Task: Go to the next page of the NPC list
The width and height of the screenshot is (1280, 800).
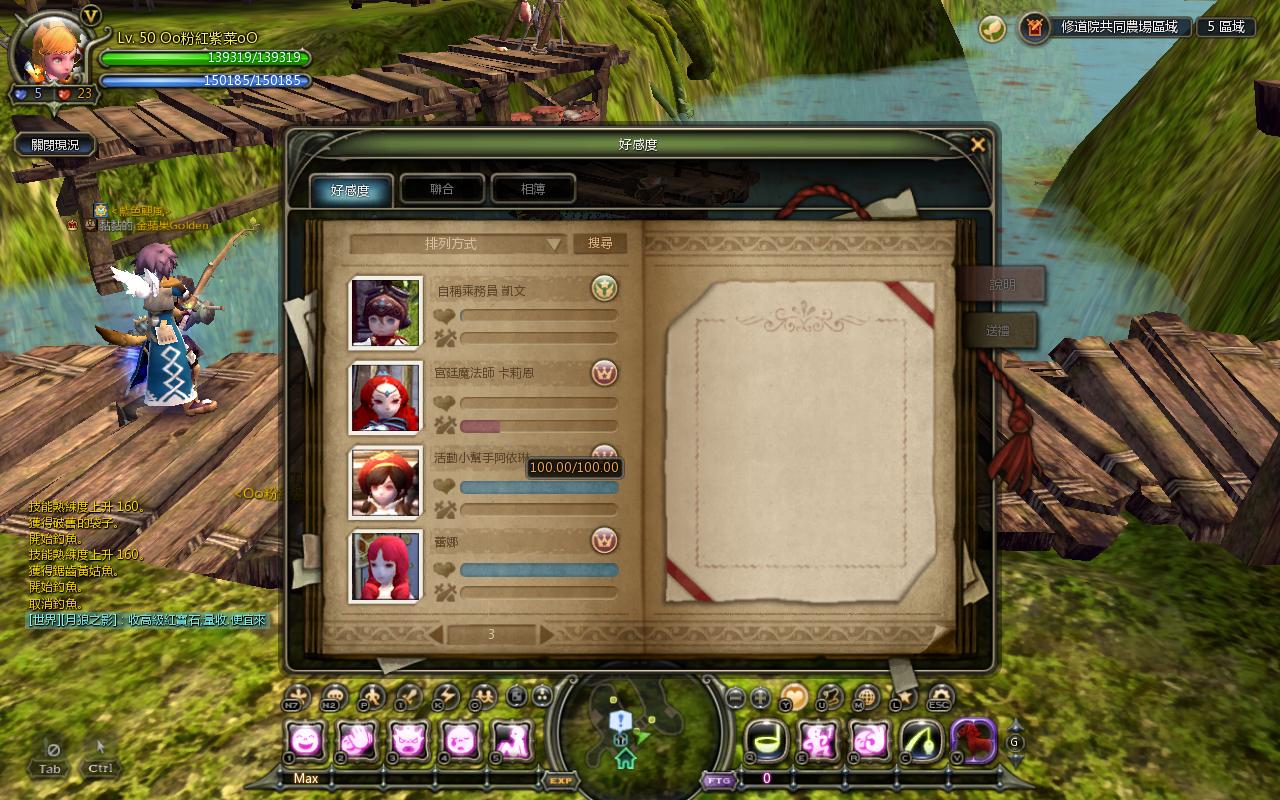Action: [546, 635]
